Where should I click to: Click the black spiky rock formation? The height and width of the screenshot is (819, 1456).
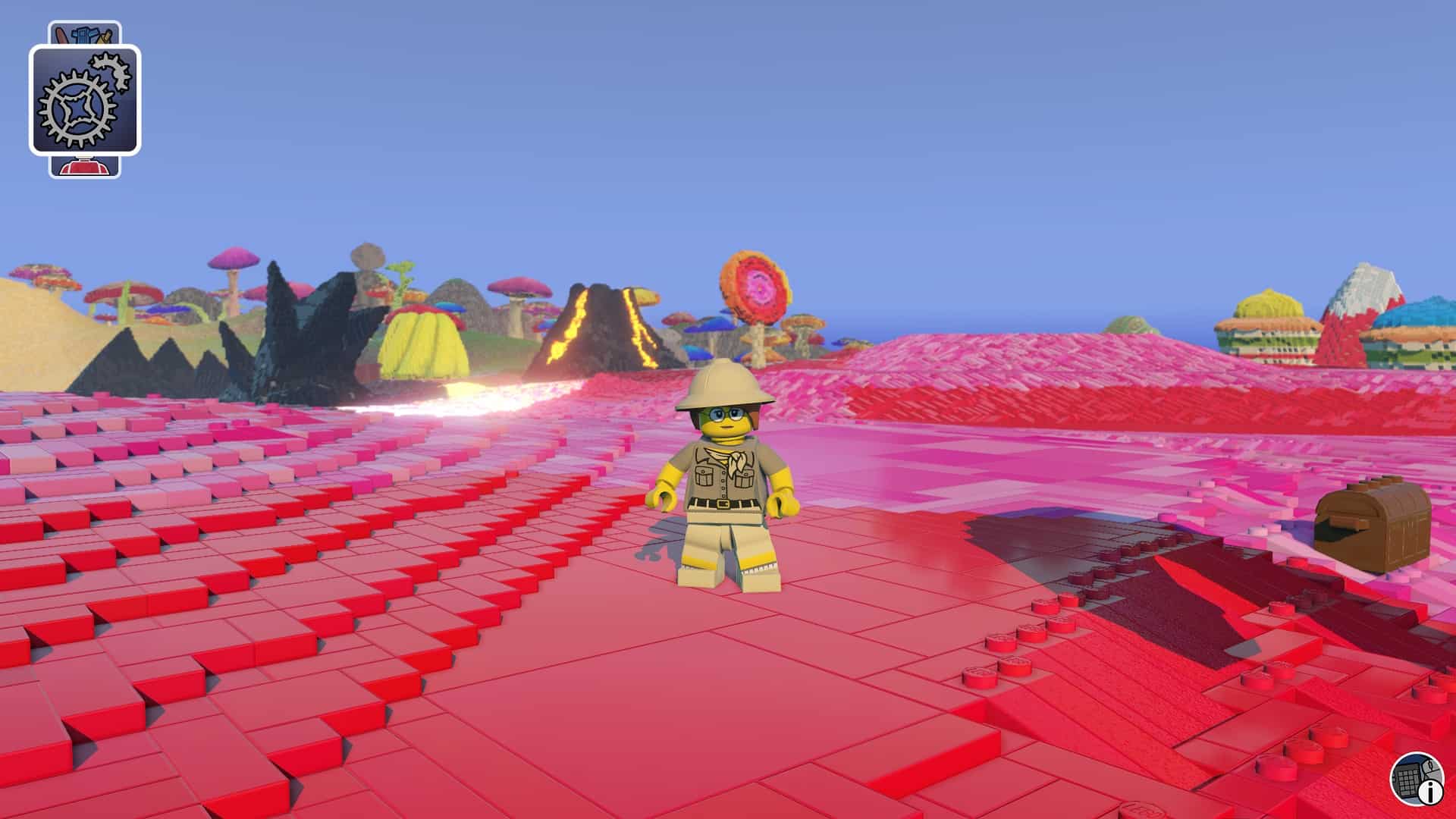tap(303, 334)
